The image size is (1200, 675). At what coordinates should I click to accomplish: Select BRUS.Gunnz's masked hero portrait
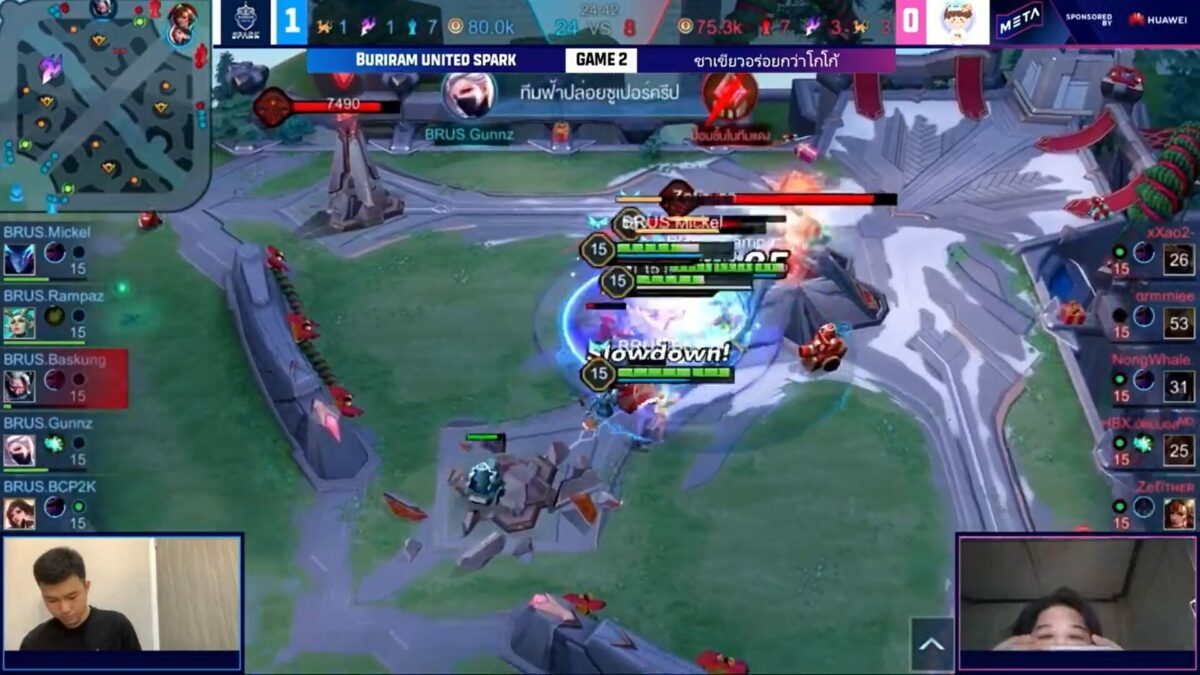pyautogui.click(x=18, y=451)
